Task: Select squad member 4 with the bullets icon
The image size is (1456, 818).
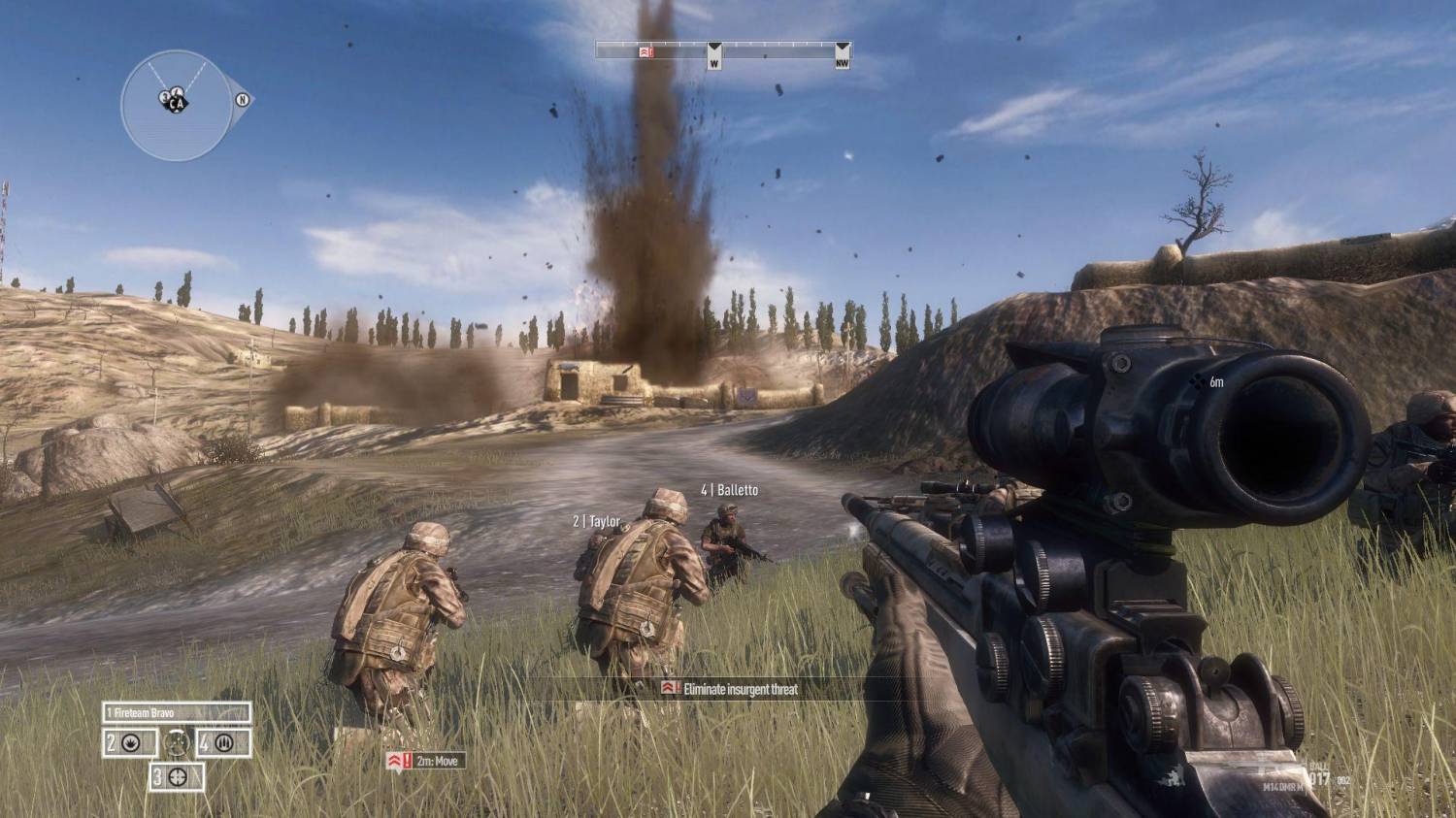Action: 223,744
